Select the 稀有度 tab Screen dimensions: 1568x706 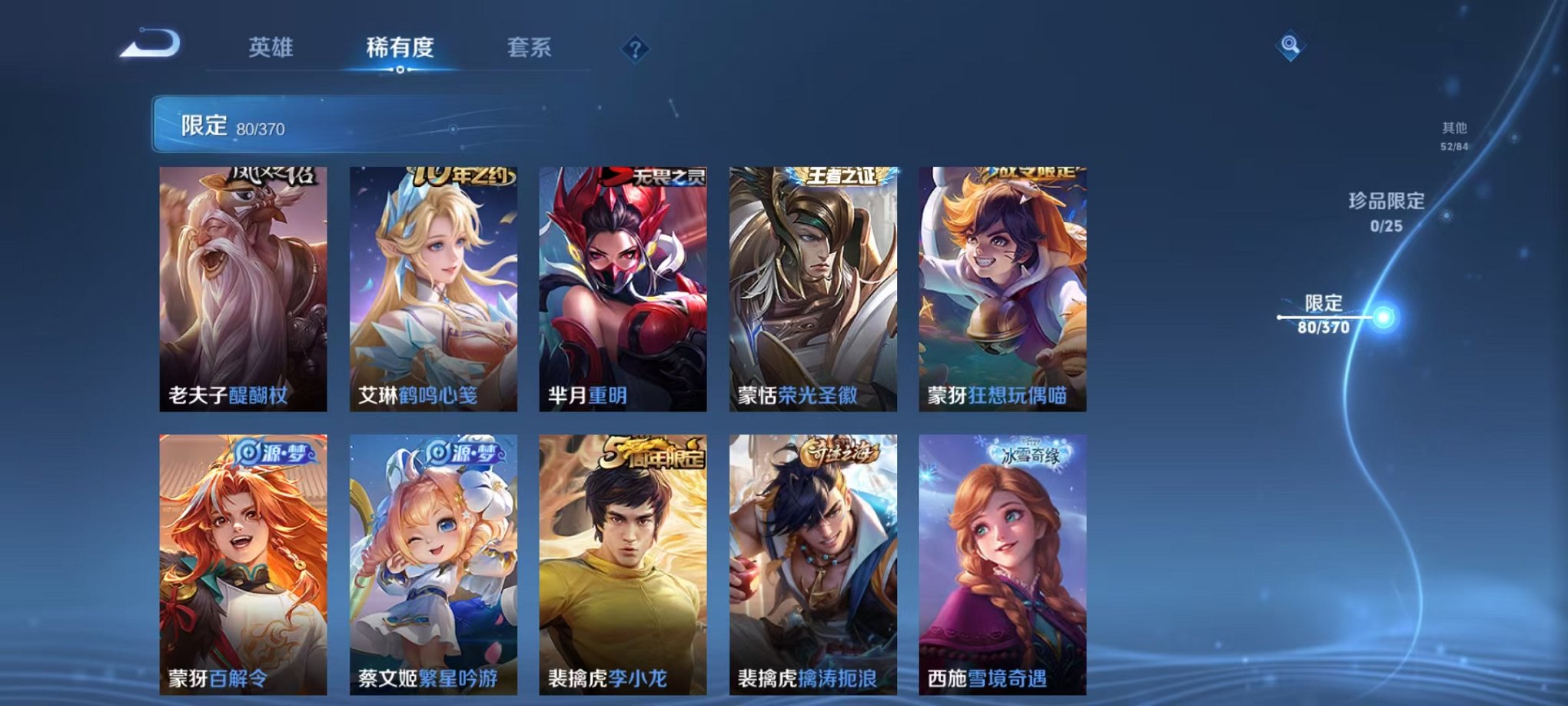[x=400, y=46]
